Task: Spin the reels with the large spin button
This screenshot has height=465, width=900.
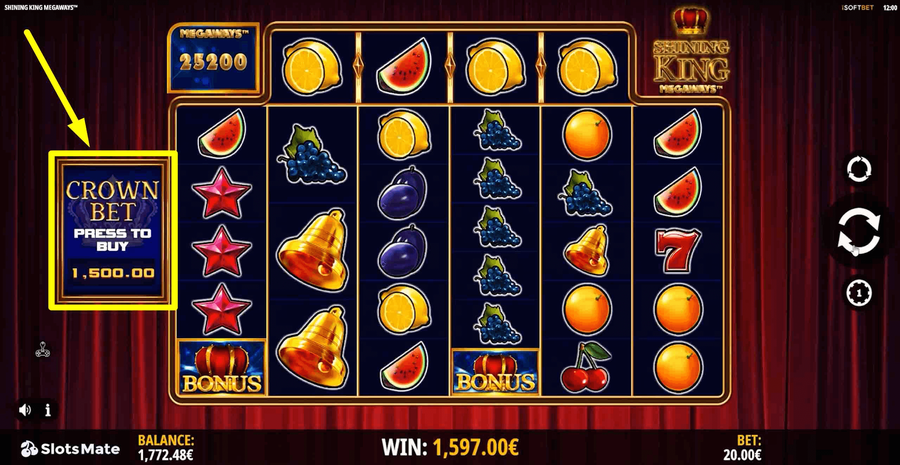Action: pyautogui.click(x=859, y=230)
